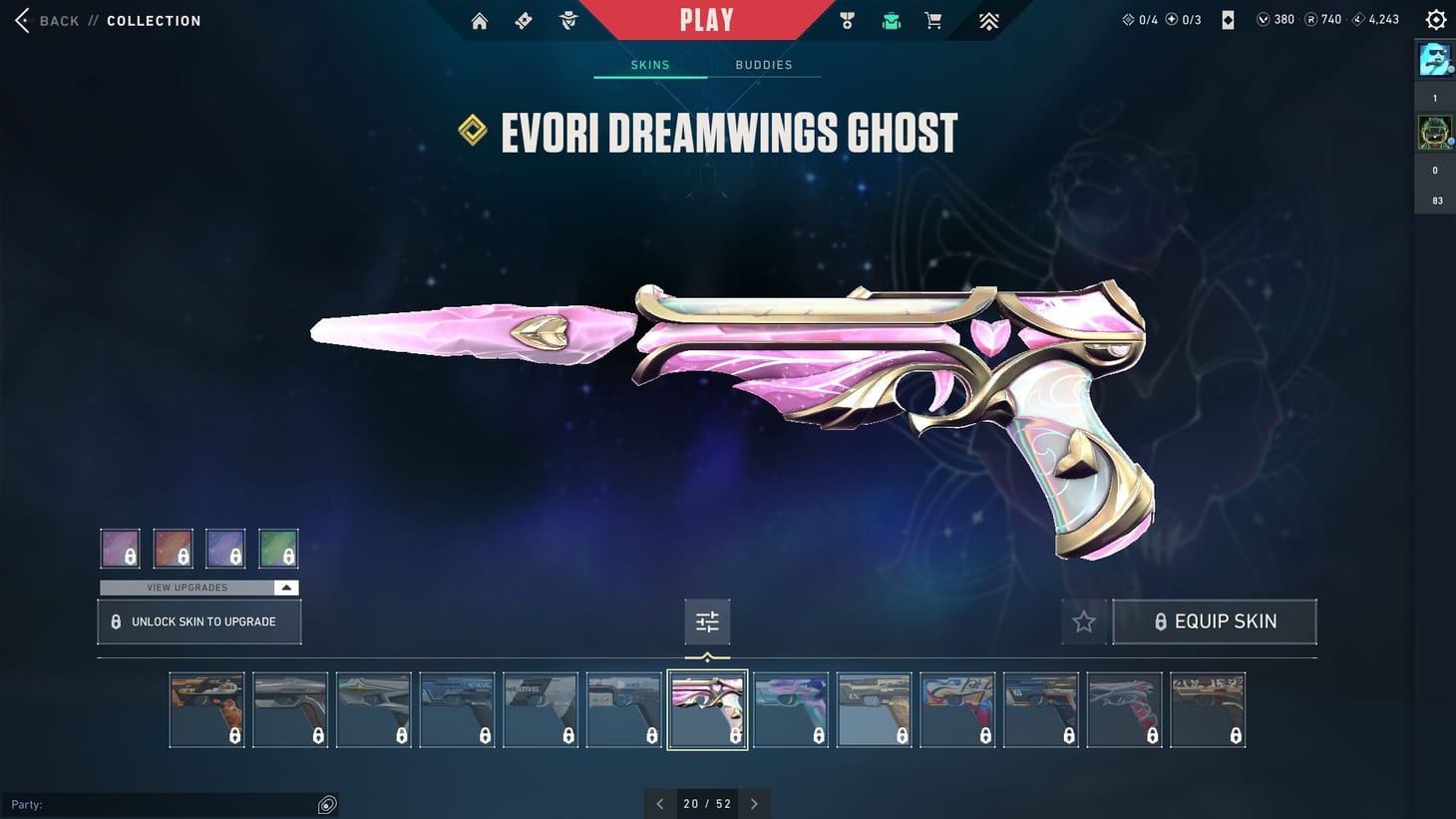Screen dimensions: 1456x819
Task: Open the Agents section
Action: point(567,20)
